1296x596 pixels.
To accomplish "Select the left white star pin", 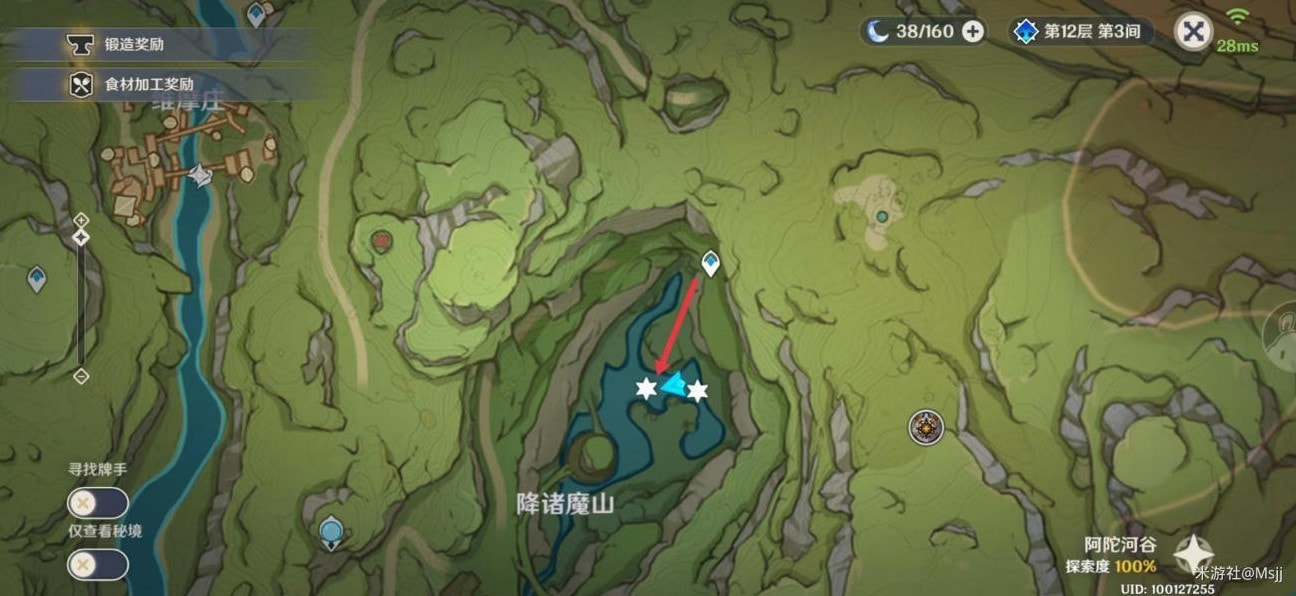I will [647, 389].
